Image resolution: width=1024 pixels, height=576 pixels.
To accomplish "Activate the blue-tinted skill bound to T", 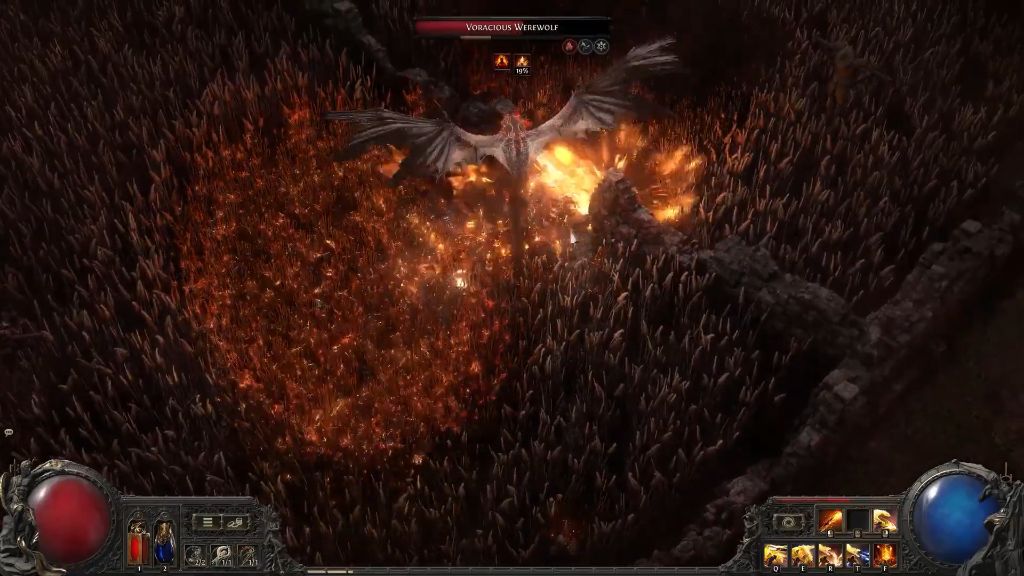I will pyautogui.click(x=857, y=554).
